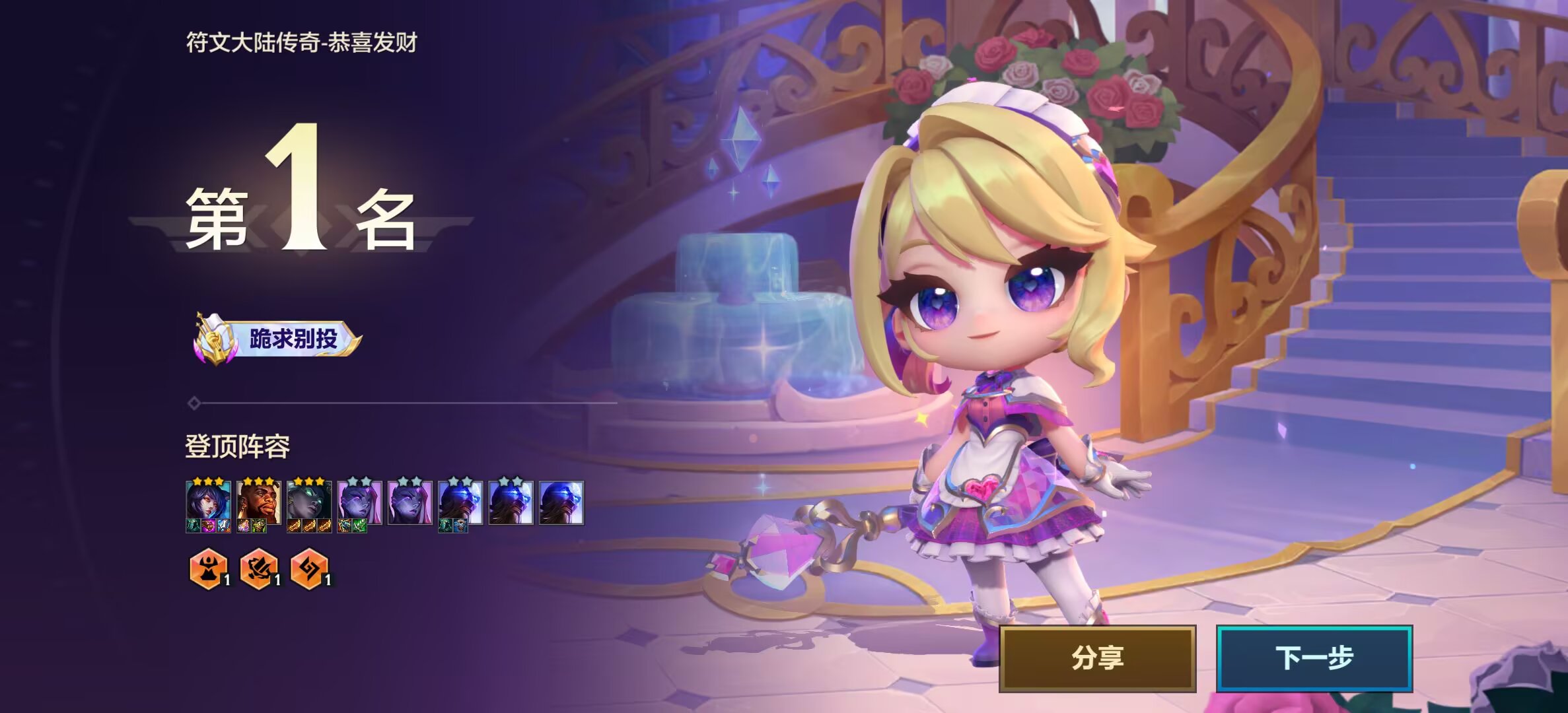Tap the 分享 share button
Viewport: 1568px width, 713px height.
(1097, 658)
